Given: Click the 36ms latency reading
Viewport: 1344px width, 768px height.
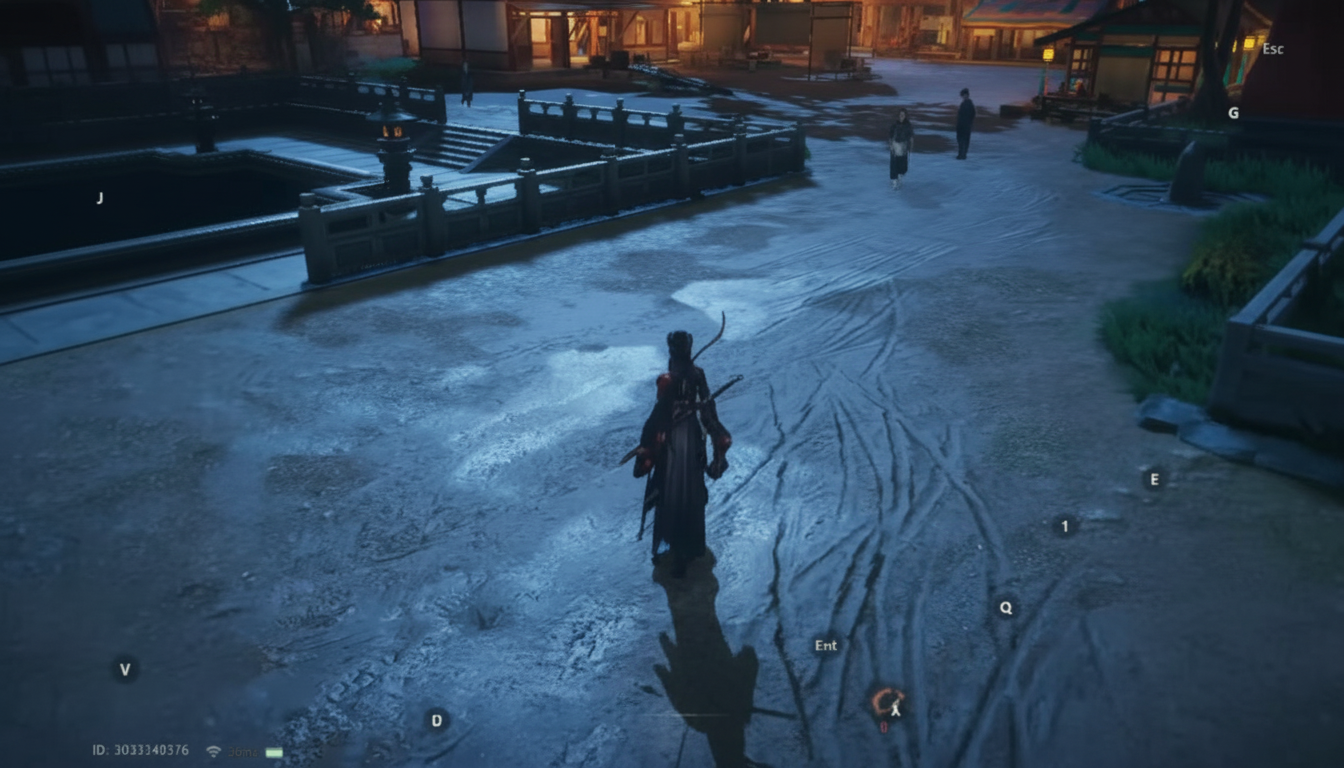Looking at the screenshot, I should (x=245, y=751).
